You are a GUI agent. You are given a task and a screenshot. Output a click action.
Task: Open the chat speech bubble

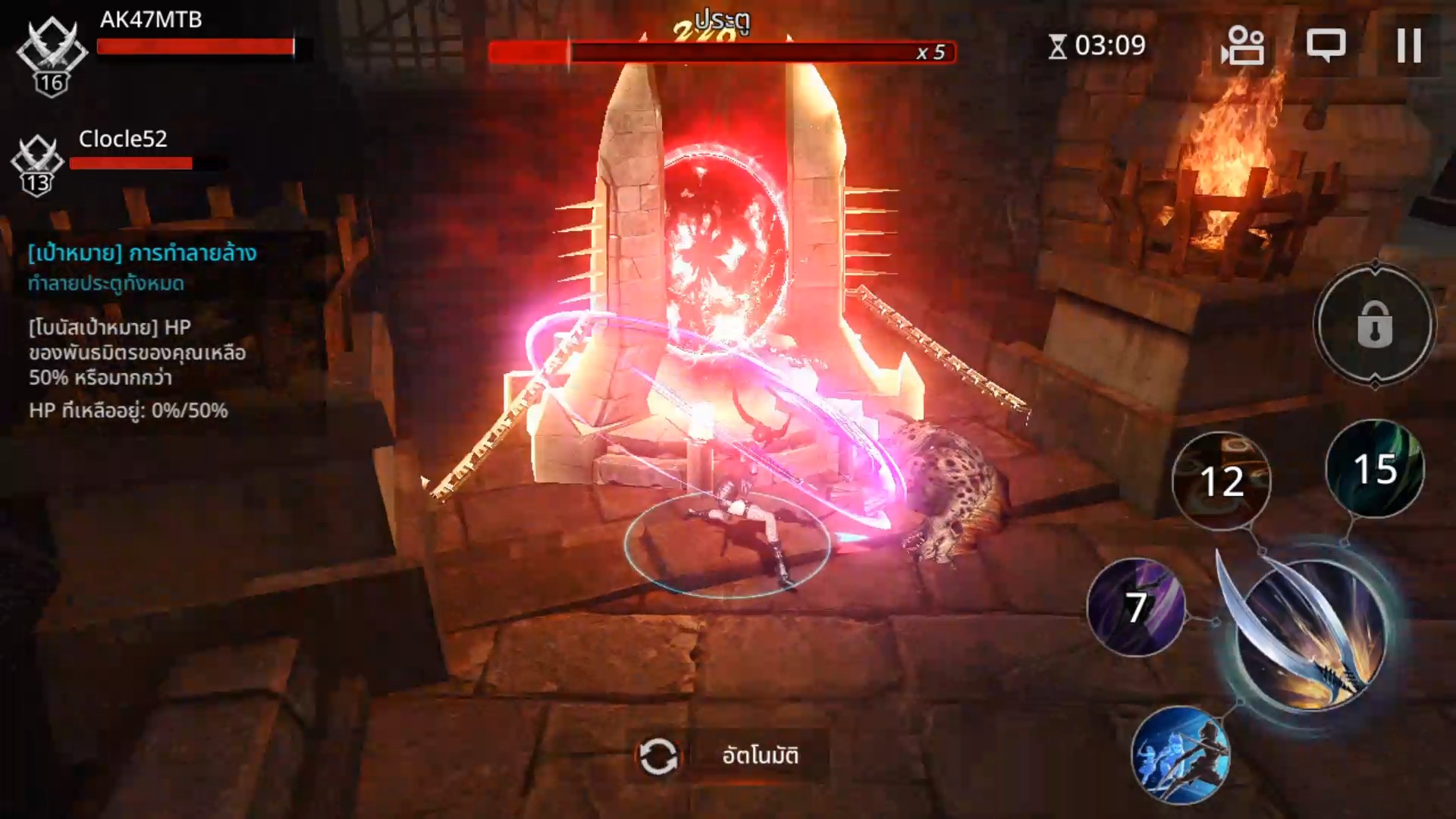point(1326,45)
